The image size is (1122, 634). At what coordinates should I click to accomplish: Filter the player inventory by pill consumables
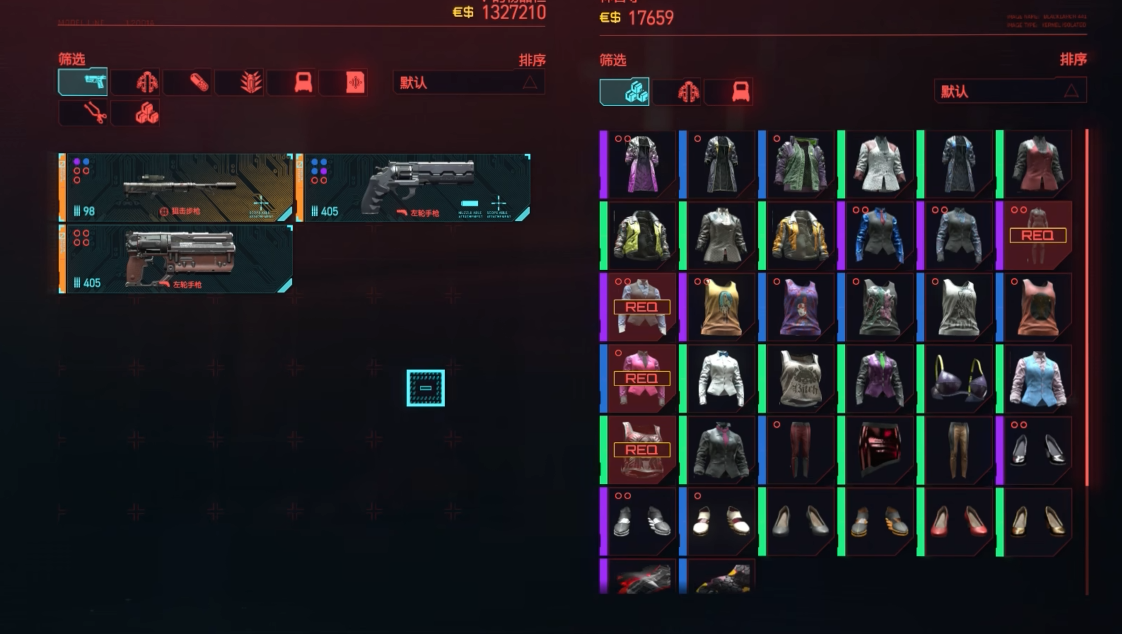pyautogui.click(x=187, y=82)
